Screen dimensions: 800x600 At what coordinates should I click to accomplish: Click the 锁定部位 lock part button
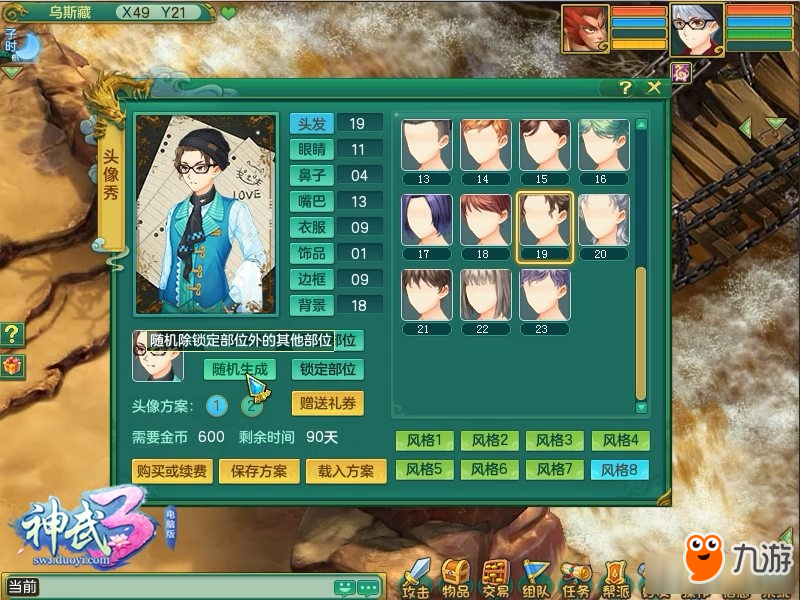click(x=327, y=369)
